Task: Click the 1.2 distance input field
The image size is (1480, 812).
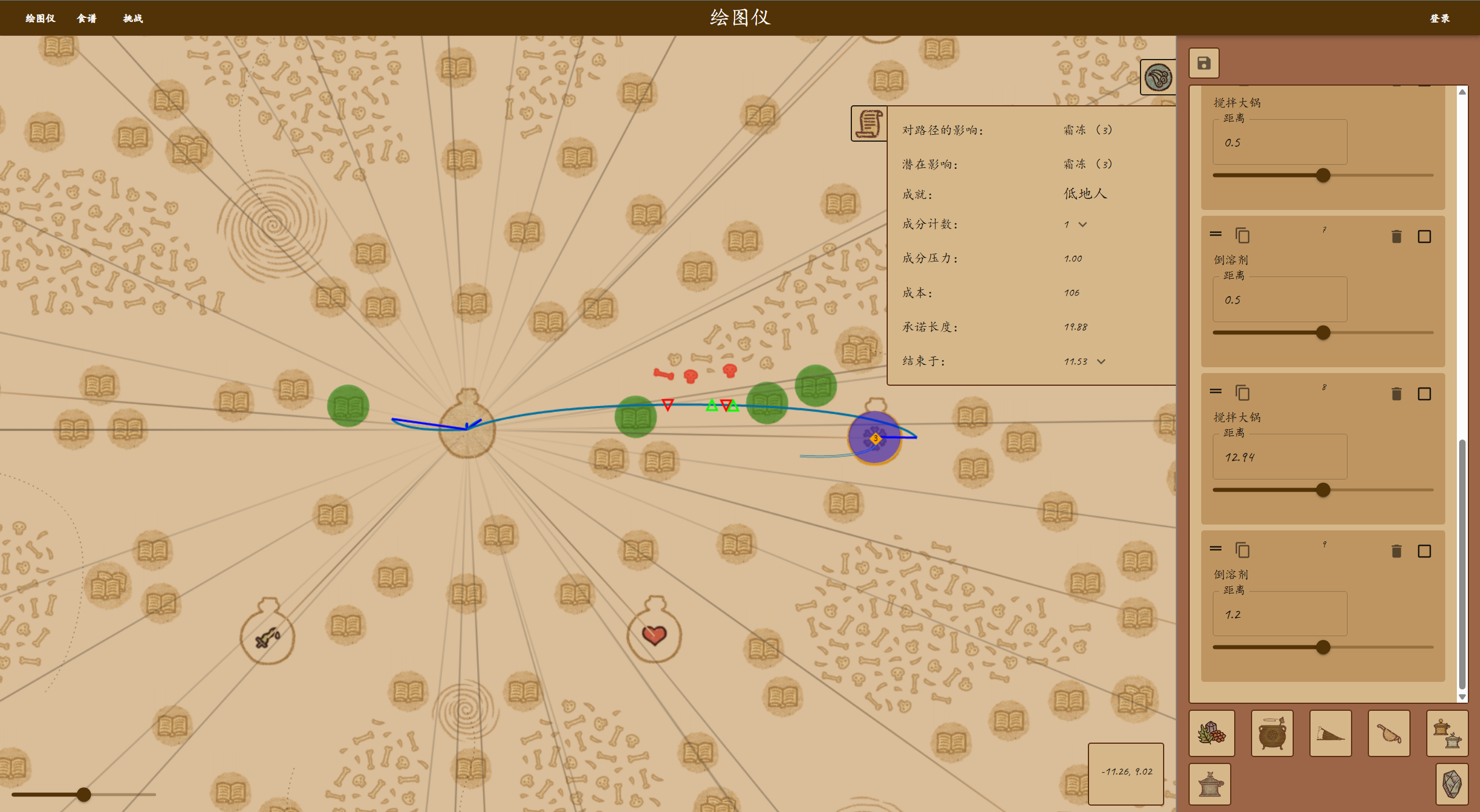Action: pos(1279,614)
